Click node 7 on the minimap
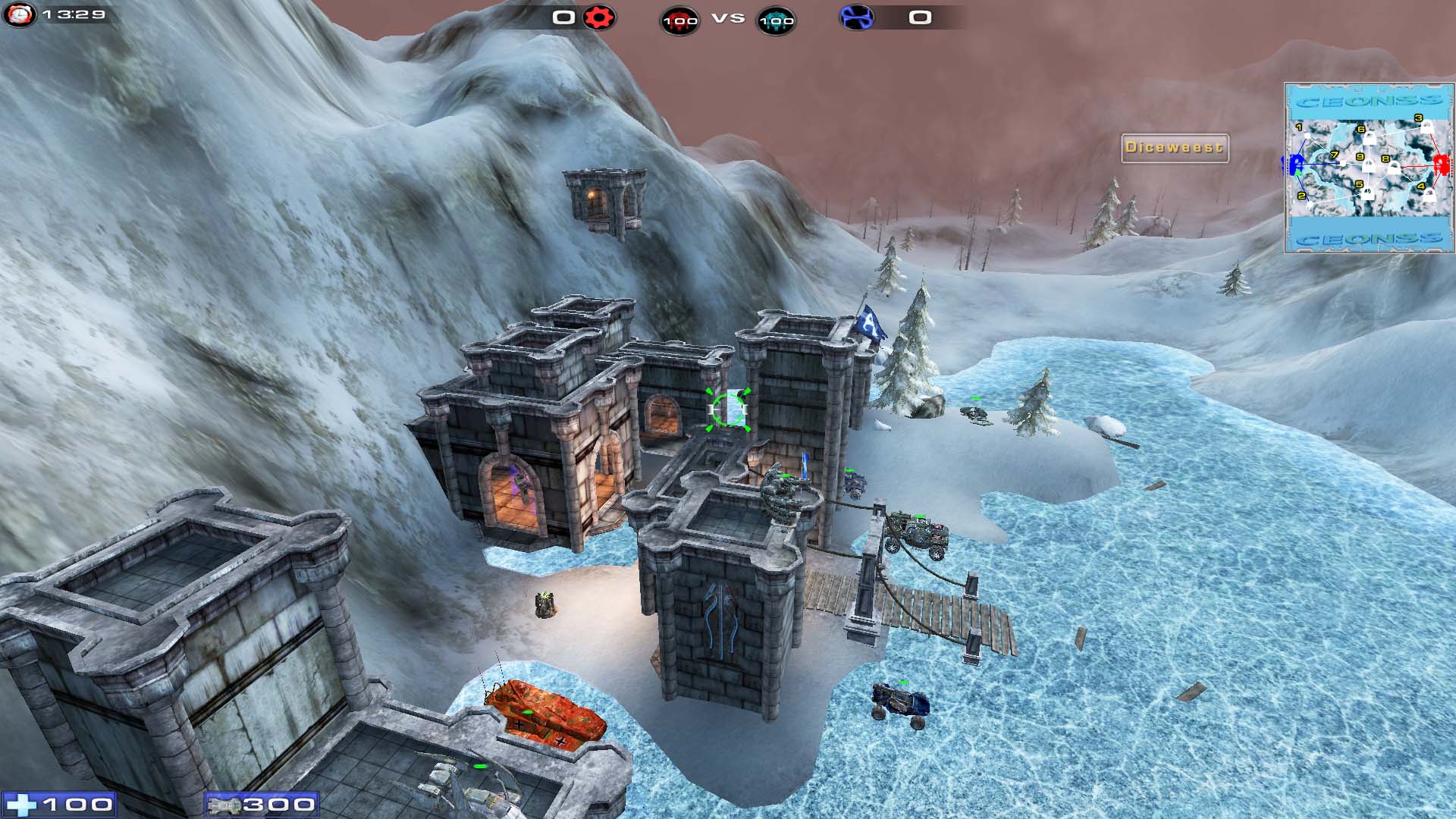This screenshot has width=1456, height=819. click(x=1343, y=162)
